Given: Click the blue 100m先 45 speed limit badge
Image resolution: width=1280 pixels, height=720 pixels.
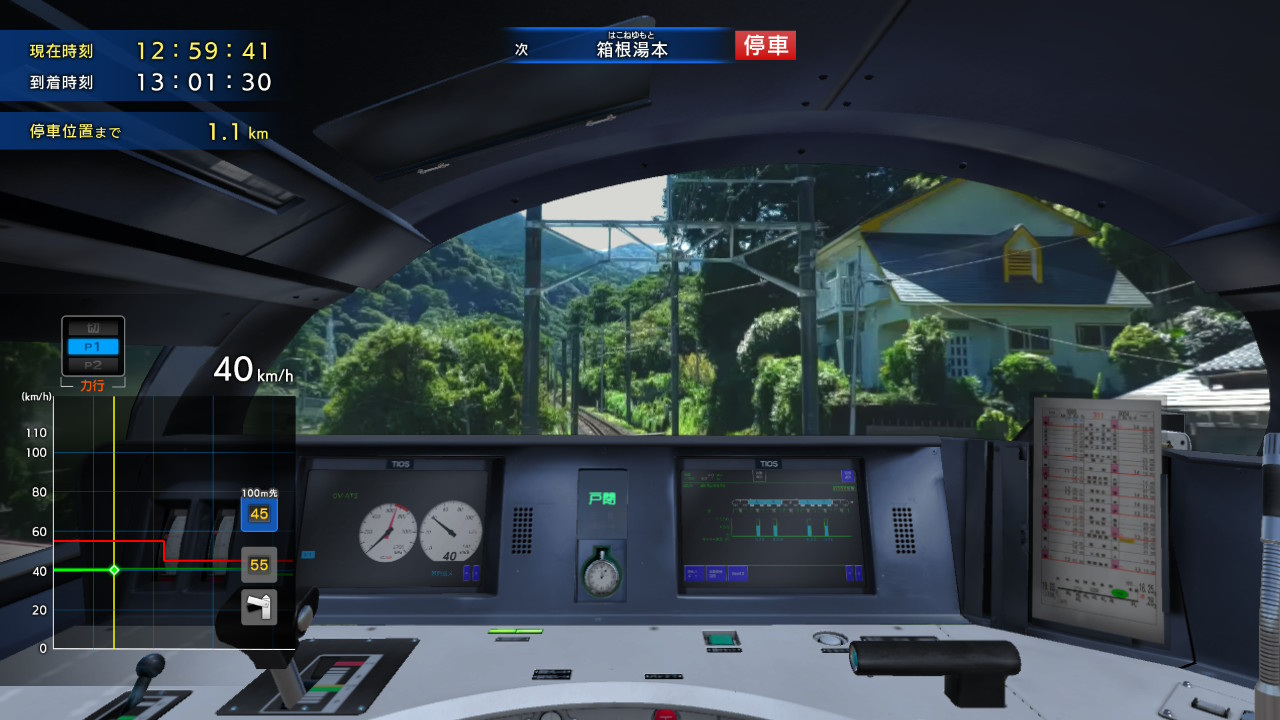Looking at the screenshot, I should click(x=258, y=512).
